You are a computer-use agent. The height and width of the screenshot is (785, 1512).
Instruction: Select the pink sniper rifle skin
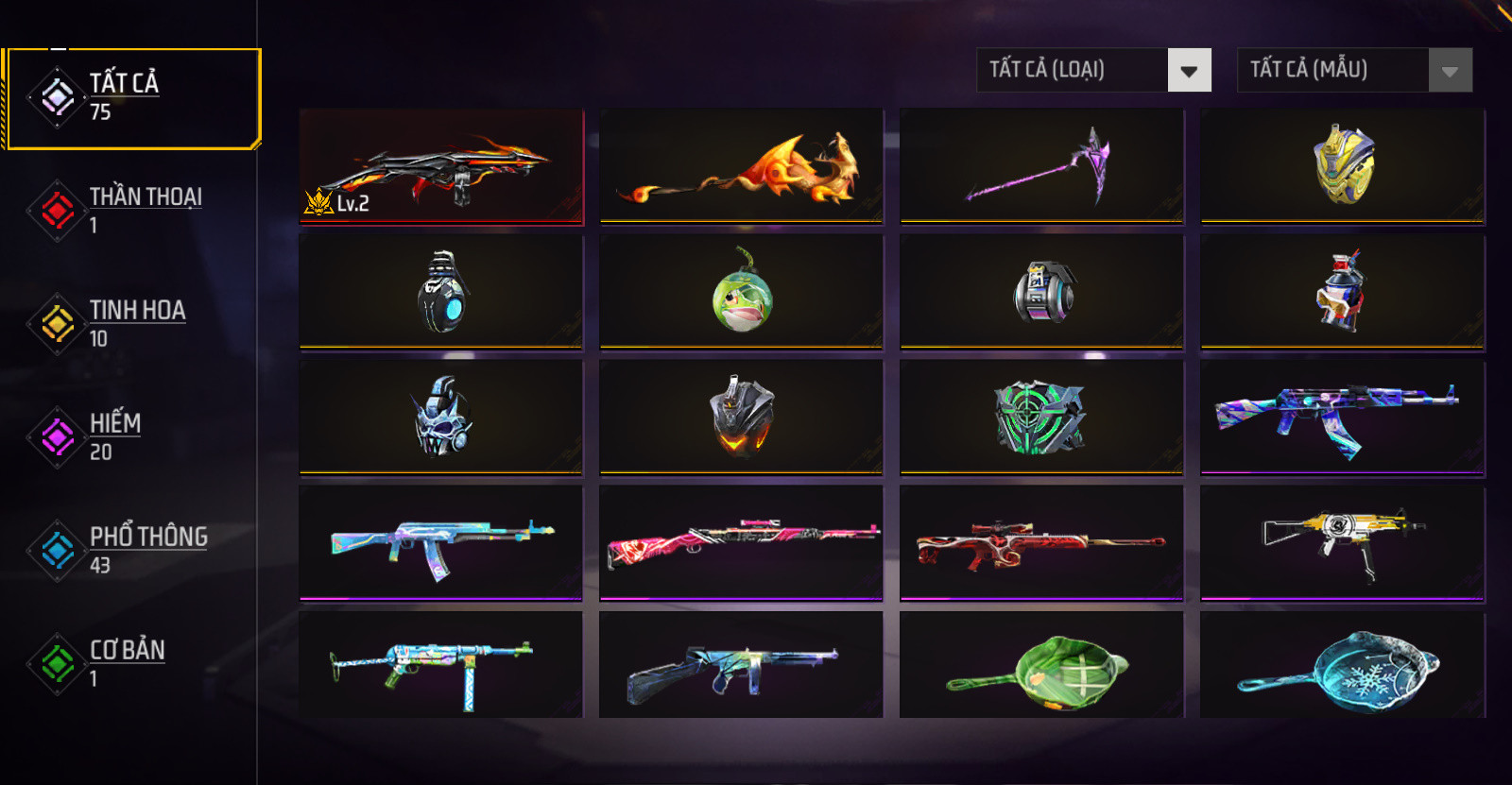(x=742, y=542)
